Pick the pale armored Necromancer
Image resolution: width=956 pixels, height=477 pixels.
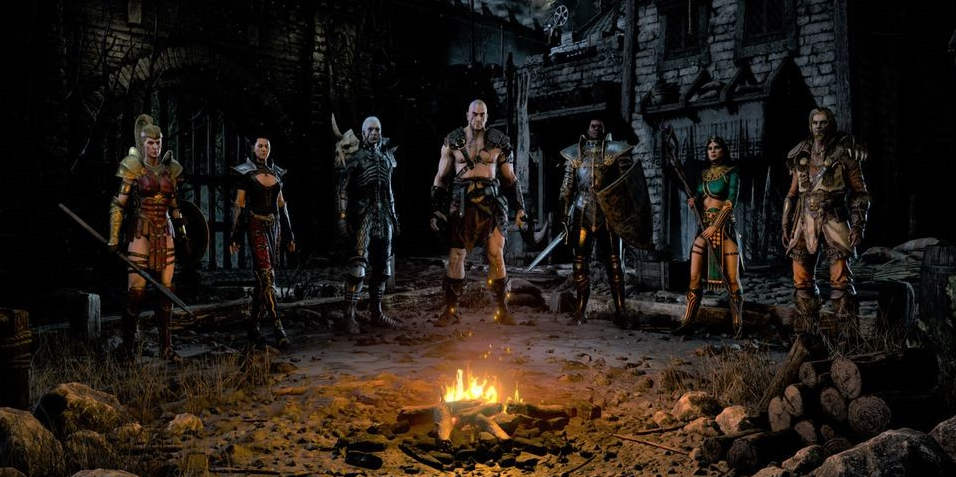366,220
